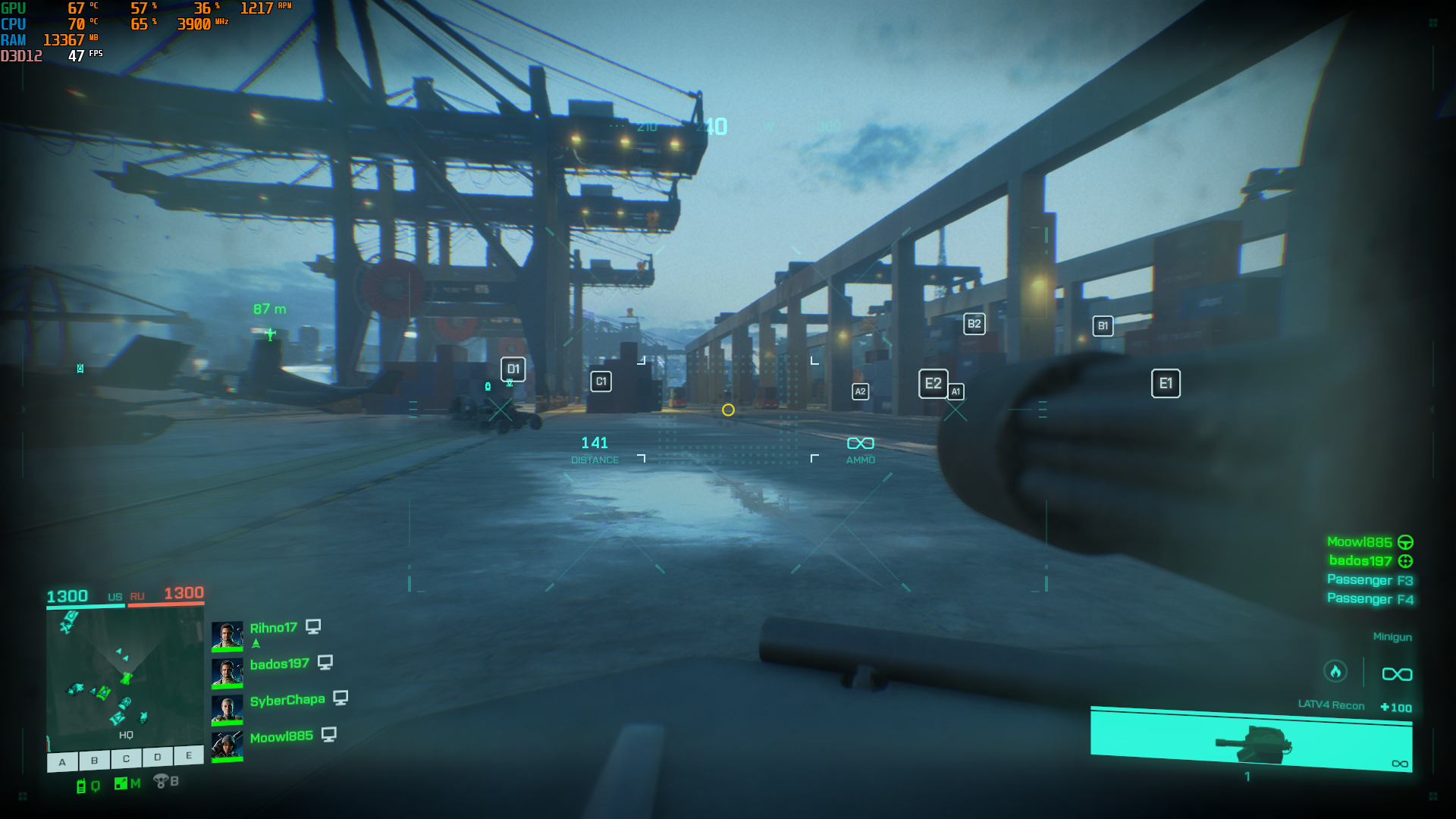Click the 87 m friendly aircraft marker
This screenshot has height=819, width=1456.
[270, 333]
